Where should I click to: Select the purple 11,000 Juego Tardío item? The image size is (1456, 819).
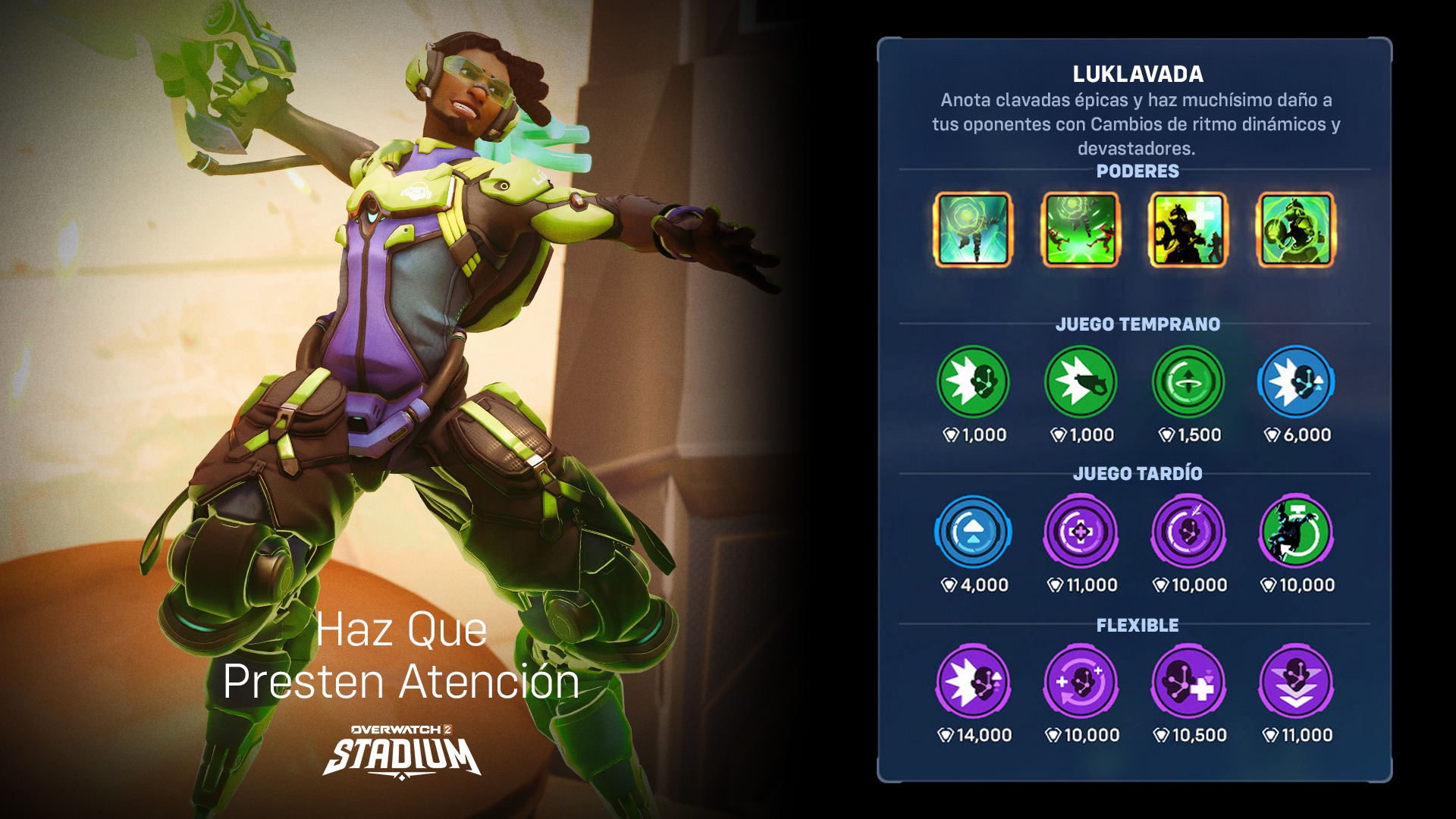pos(1081,532)
